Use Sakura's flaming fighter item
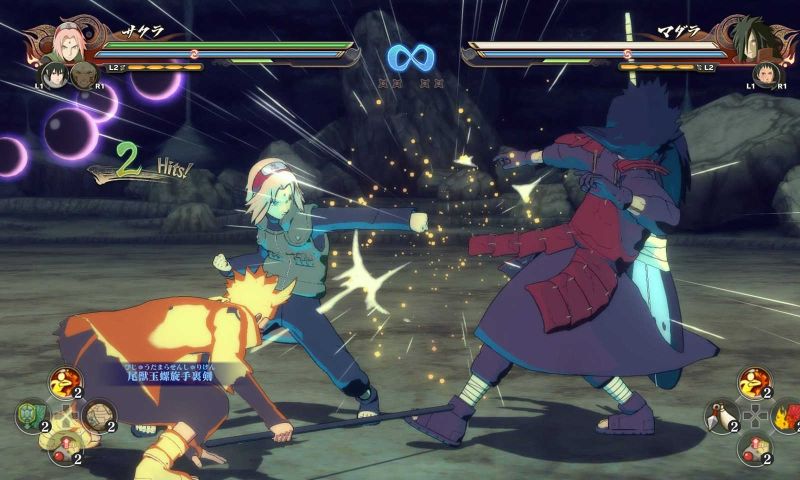Image resolution: width=800 pixels, height=480 pixels. coord(64,383)
